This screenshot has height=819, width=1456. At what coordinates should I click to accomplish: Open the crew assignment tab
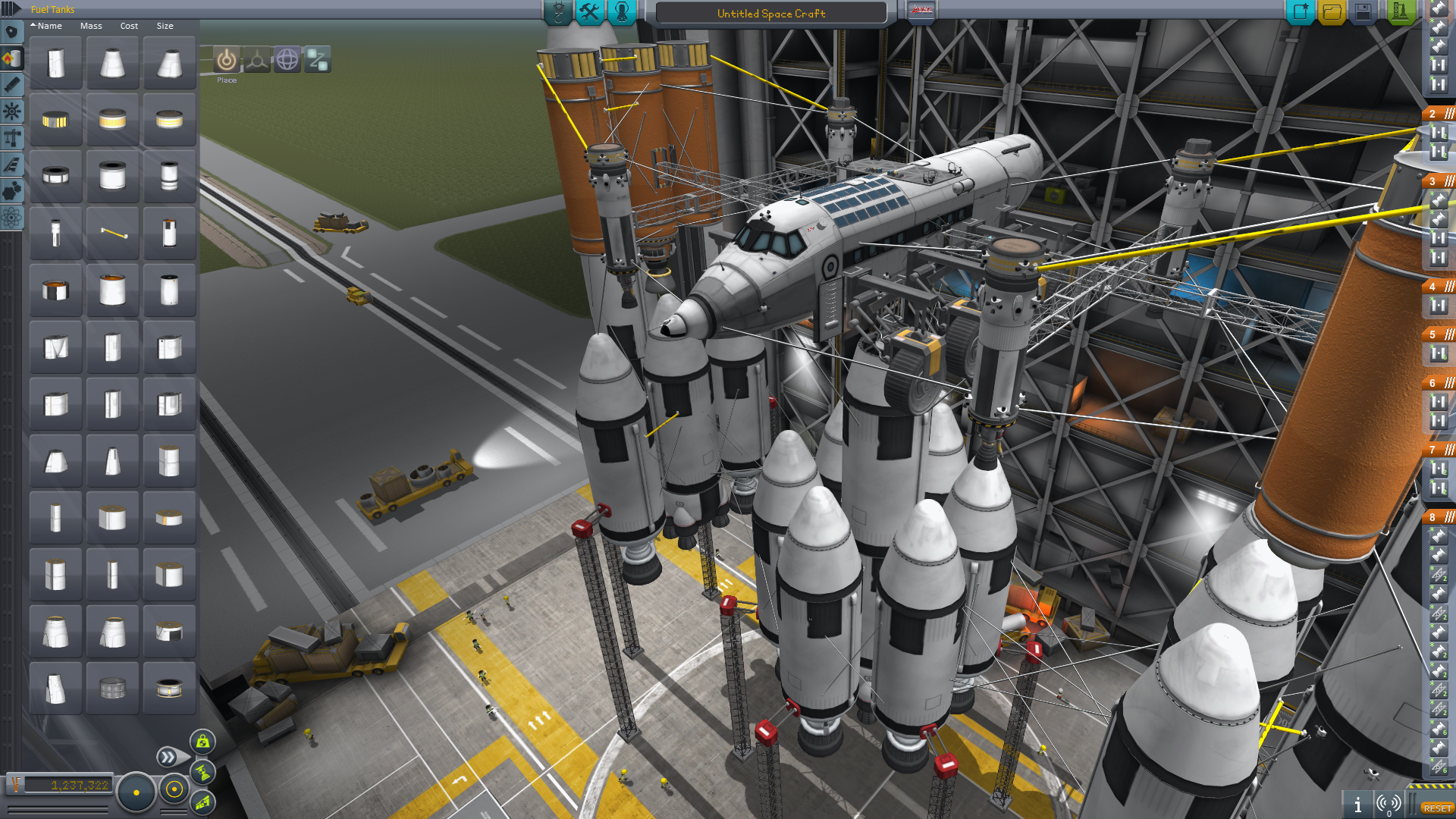622,12
